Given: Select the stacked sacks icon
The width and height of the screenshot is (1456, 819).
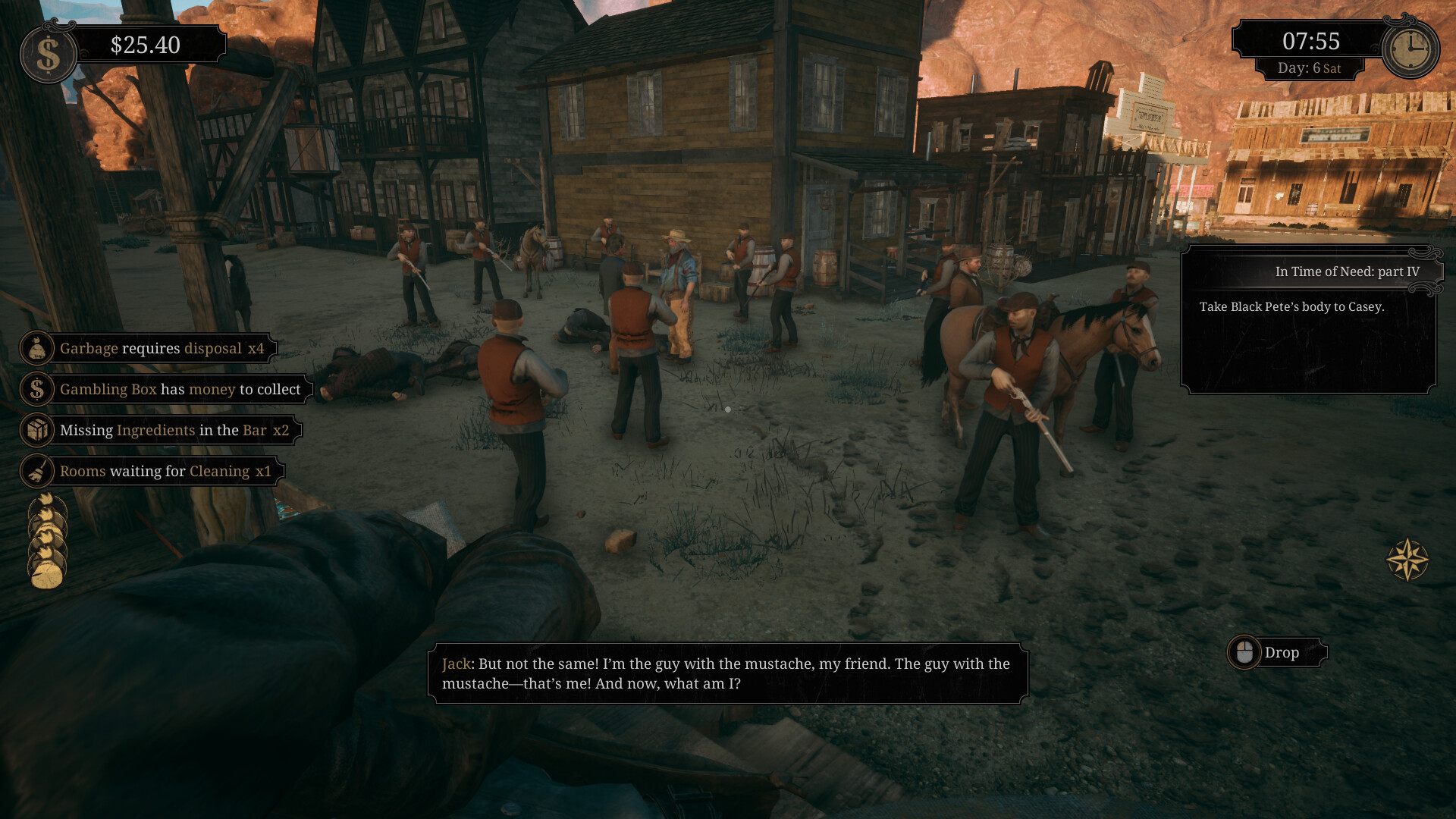Looking at the screenshot, I should [x=47, y=540].
